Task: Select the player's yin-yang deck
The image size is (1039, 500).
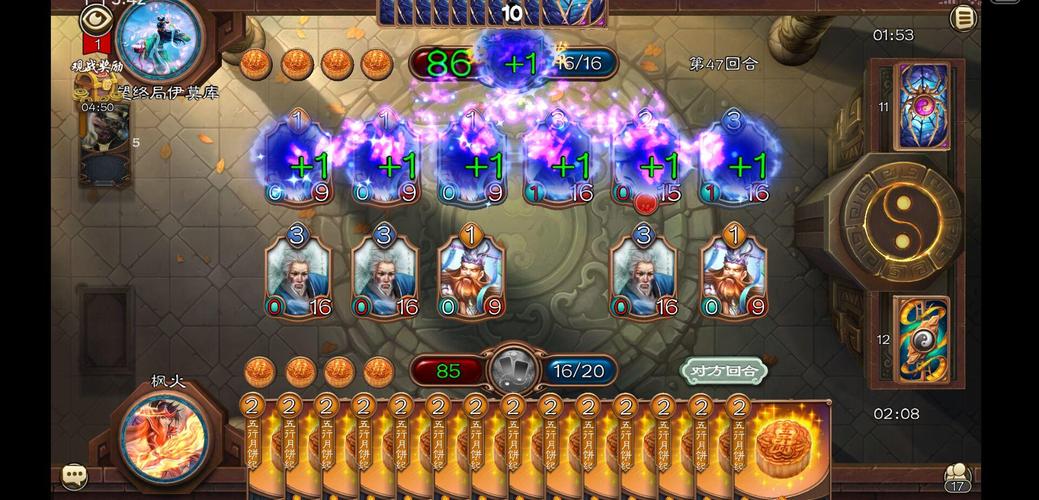Action: click(921, 339)
